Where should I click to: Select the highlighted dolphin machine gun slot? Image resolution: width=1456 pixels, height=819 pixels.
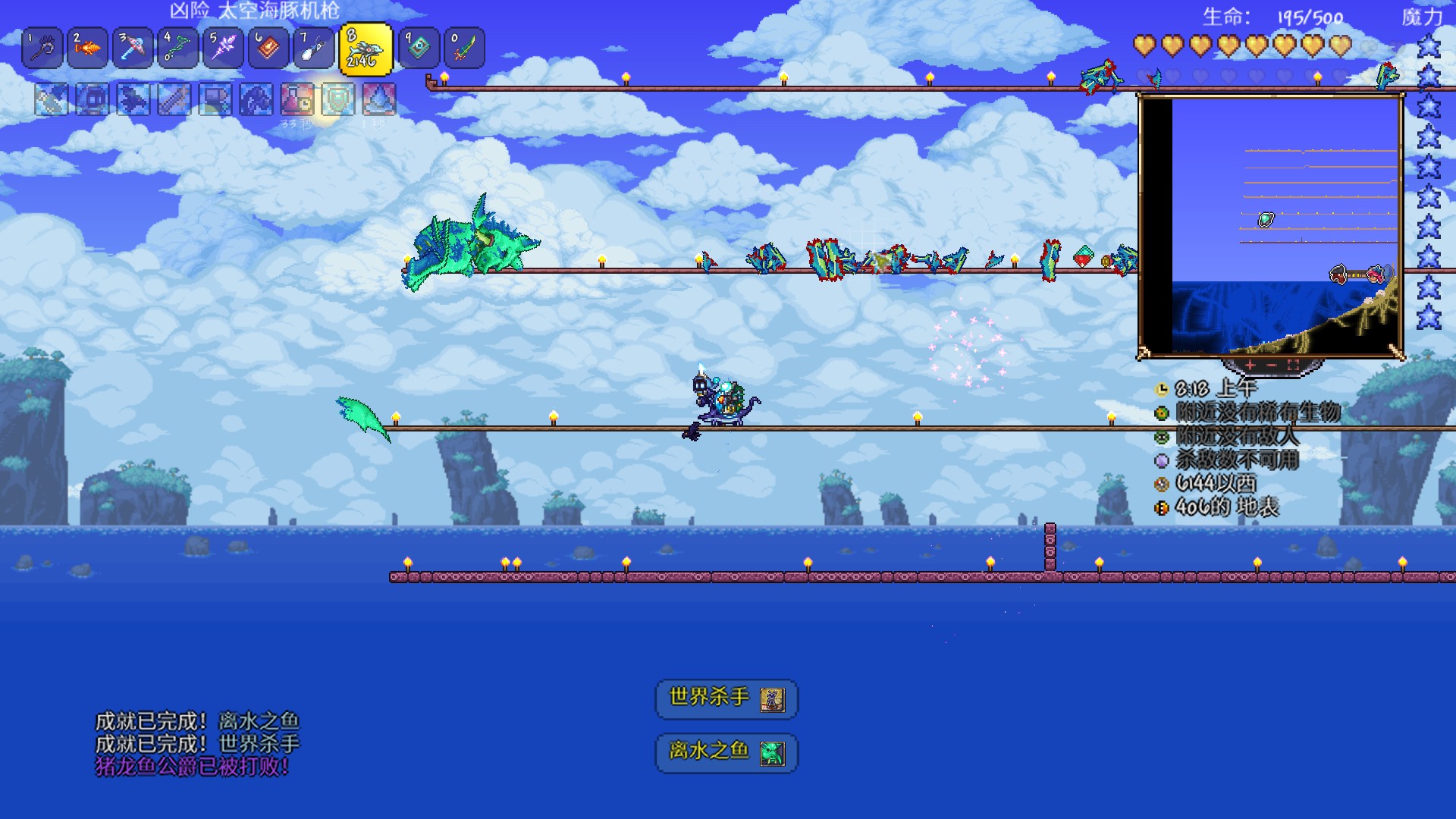pos(366,50)
